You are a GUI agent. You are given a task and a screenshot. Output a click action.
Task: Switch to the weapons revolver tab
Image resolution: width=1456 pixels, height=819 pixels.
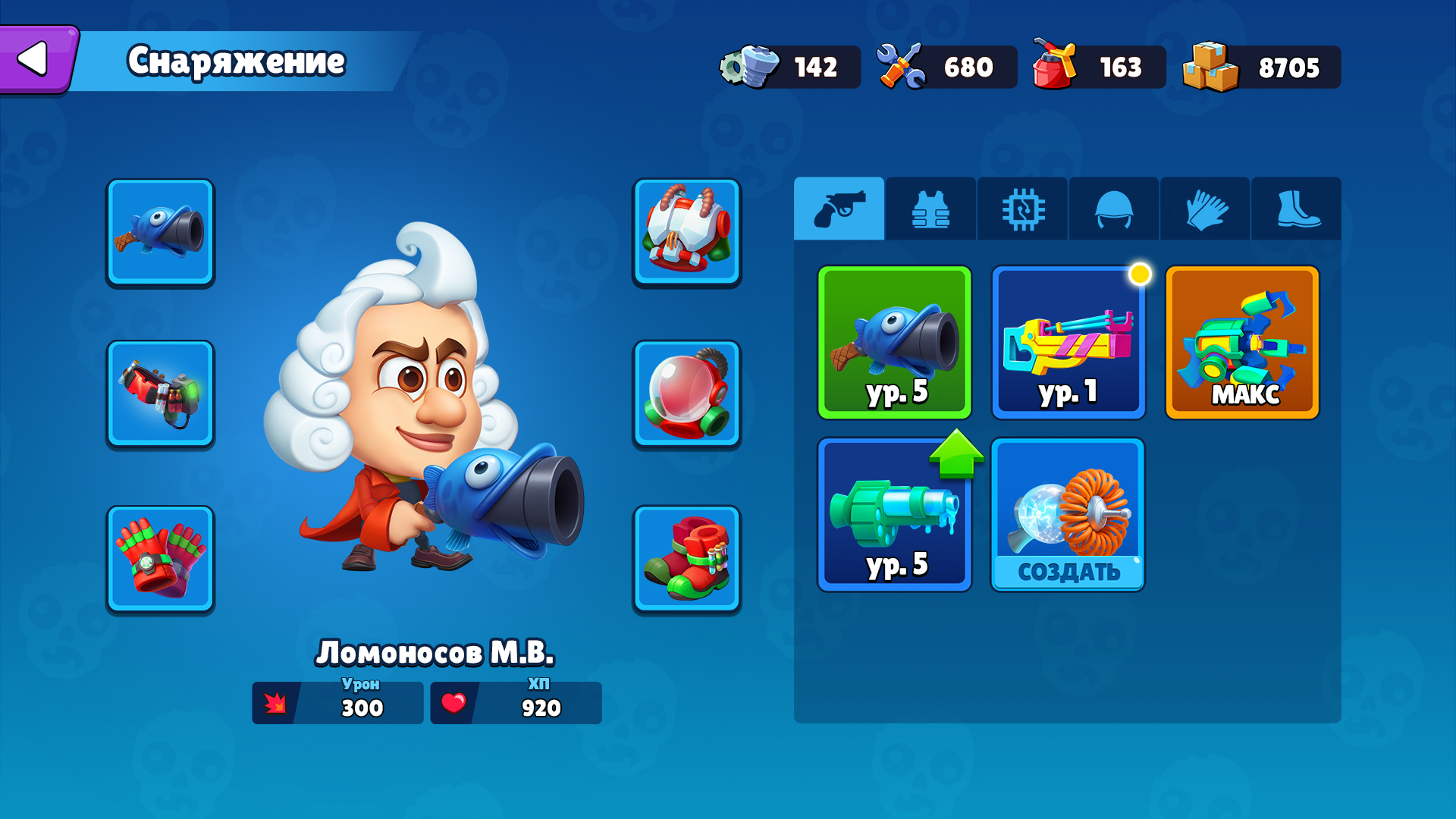pos(839,209)
